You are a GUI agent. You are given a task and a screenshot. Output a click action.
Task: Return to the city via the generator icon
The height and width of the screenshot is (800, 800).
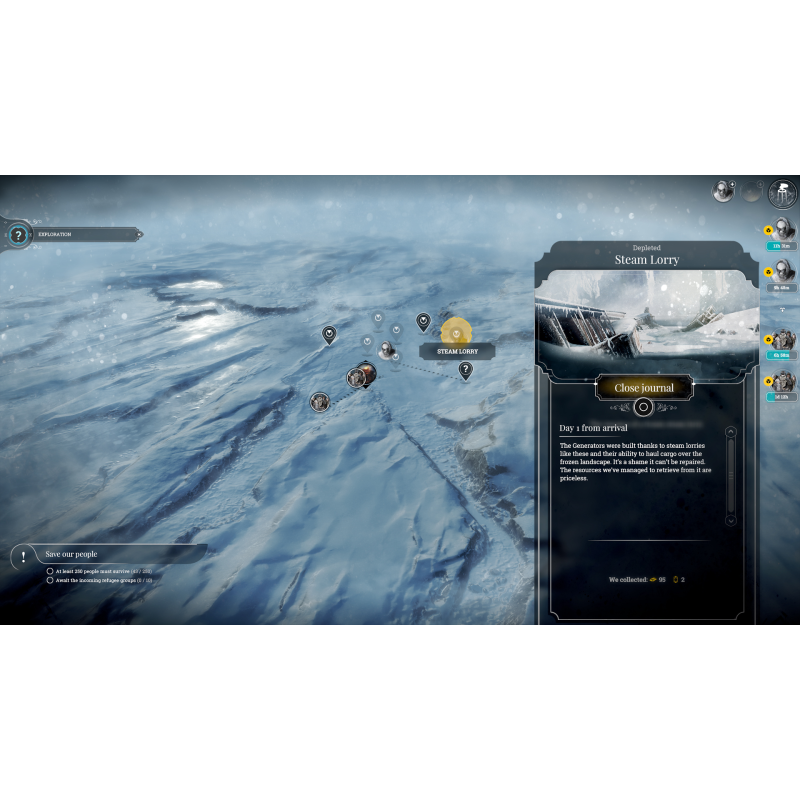pos(782,193)
